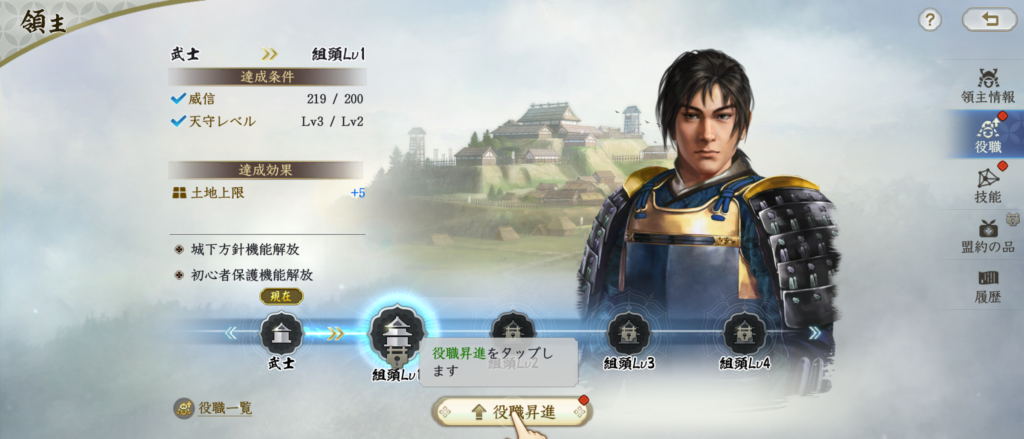This screenshot has height=439, width=1024.
Task: Click the right double-arrow on rank track
Action: tap(814, 333)
